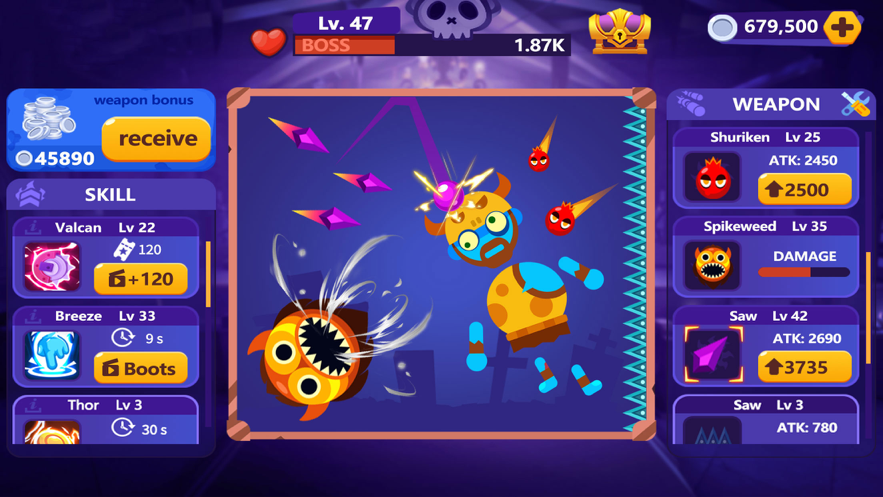Select the Breeze skill icon
This screenshot has height=497, width=883.
(52, 355)
